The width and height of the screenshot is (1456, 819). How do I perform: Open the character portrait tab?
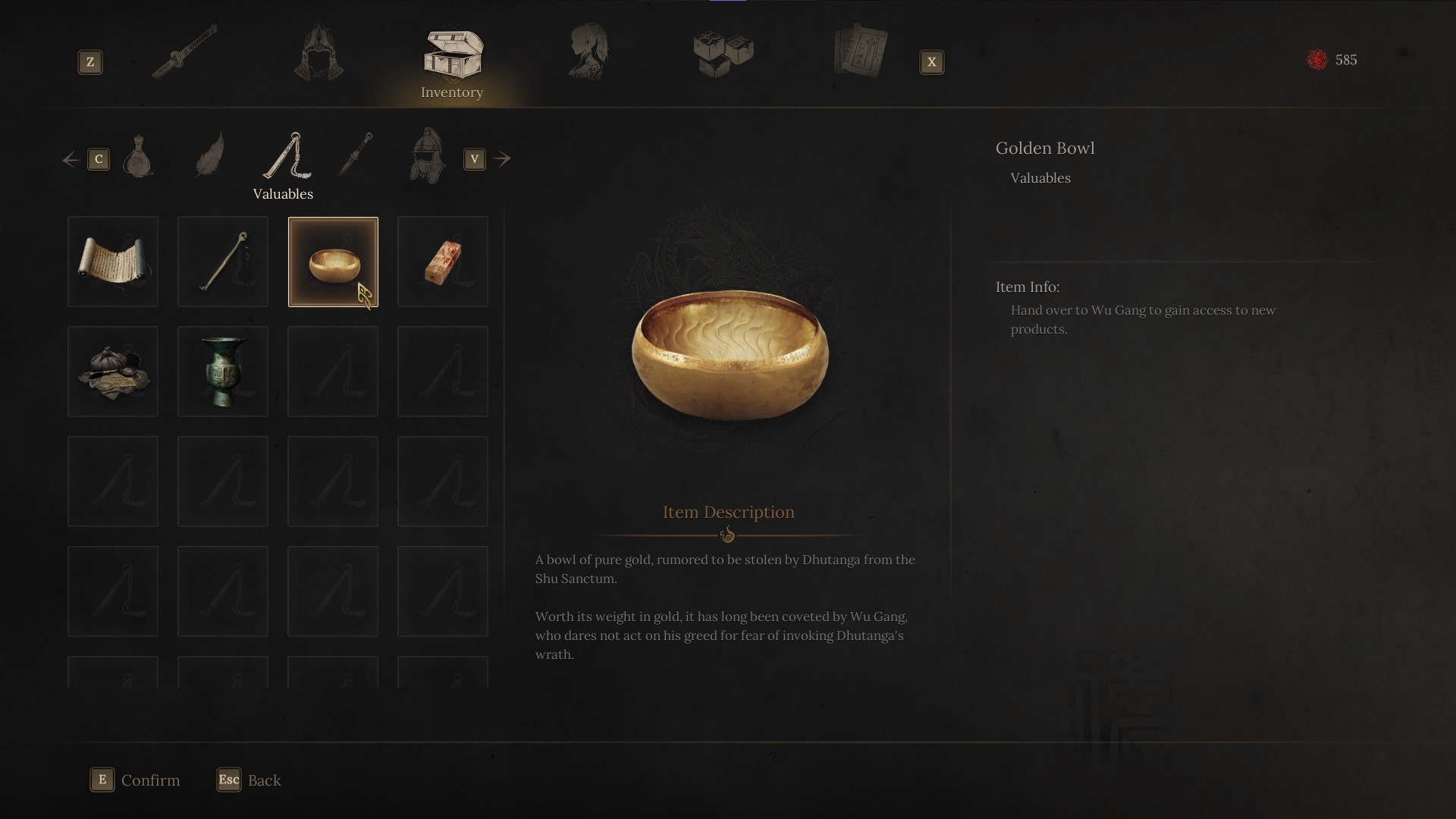tap(588, 52)
